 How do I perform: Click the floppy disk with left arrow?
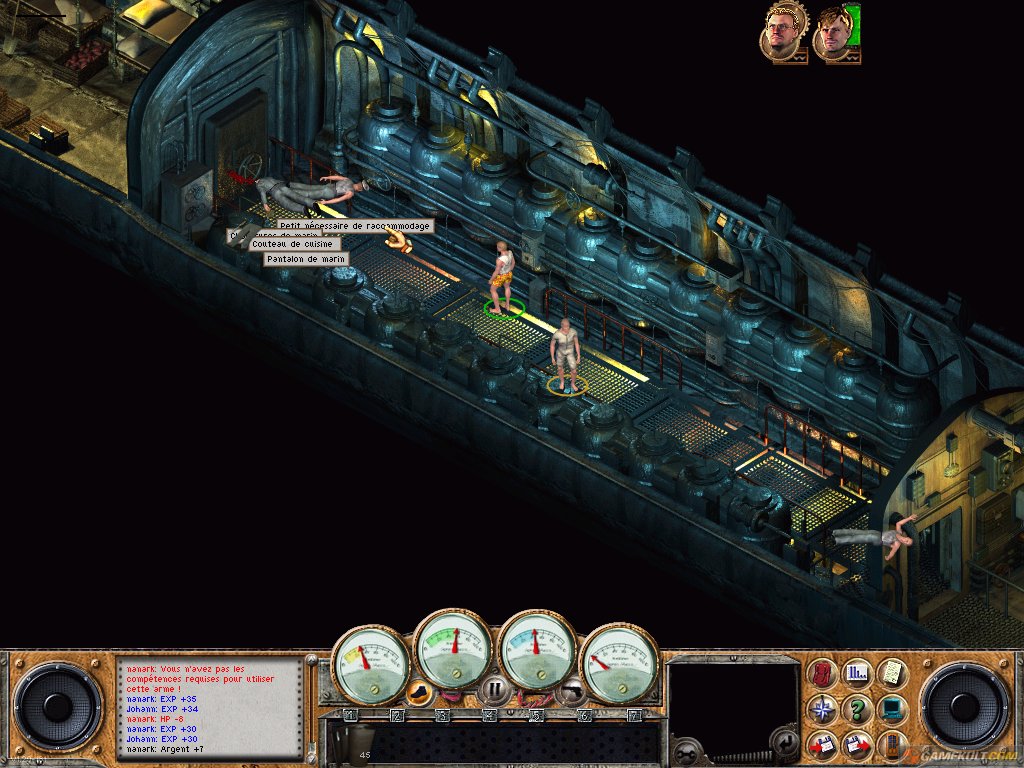(x=823, y=745)
